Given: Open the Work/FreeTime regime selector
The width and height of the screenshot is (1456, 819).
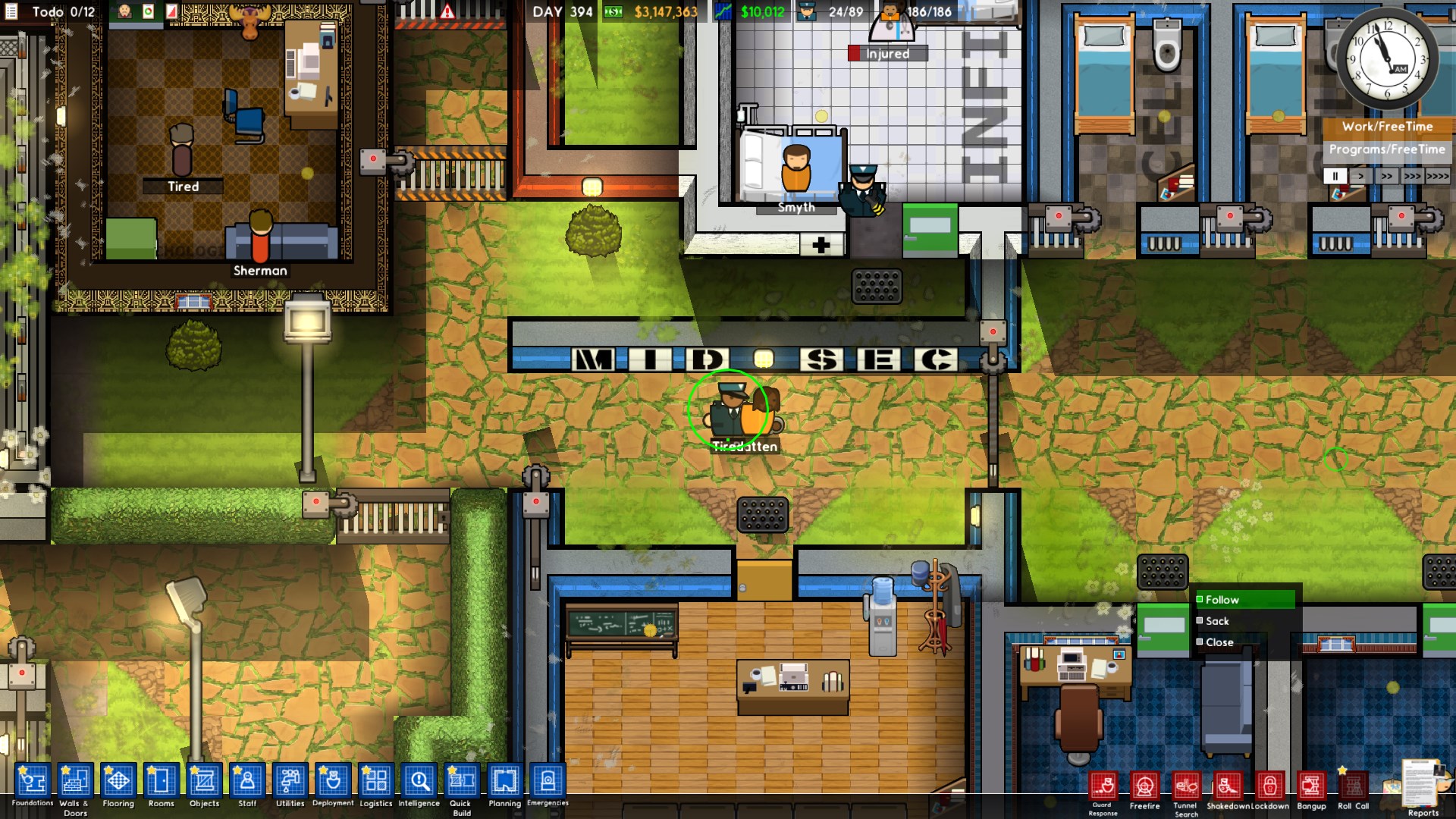Looking at the screenshot, I should coord(1388,127).
